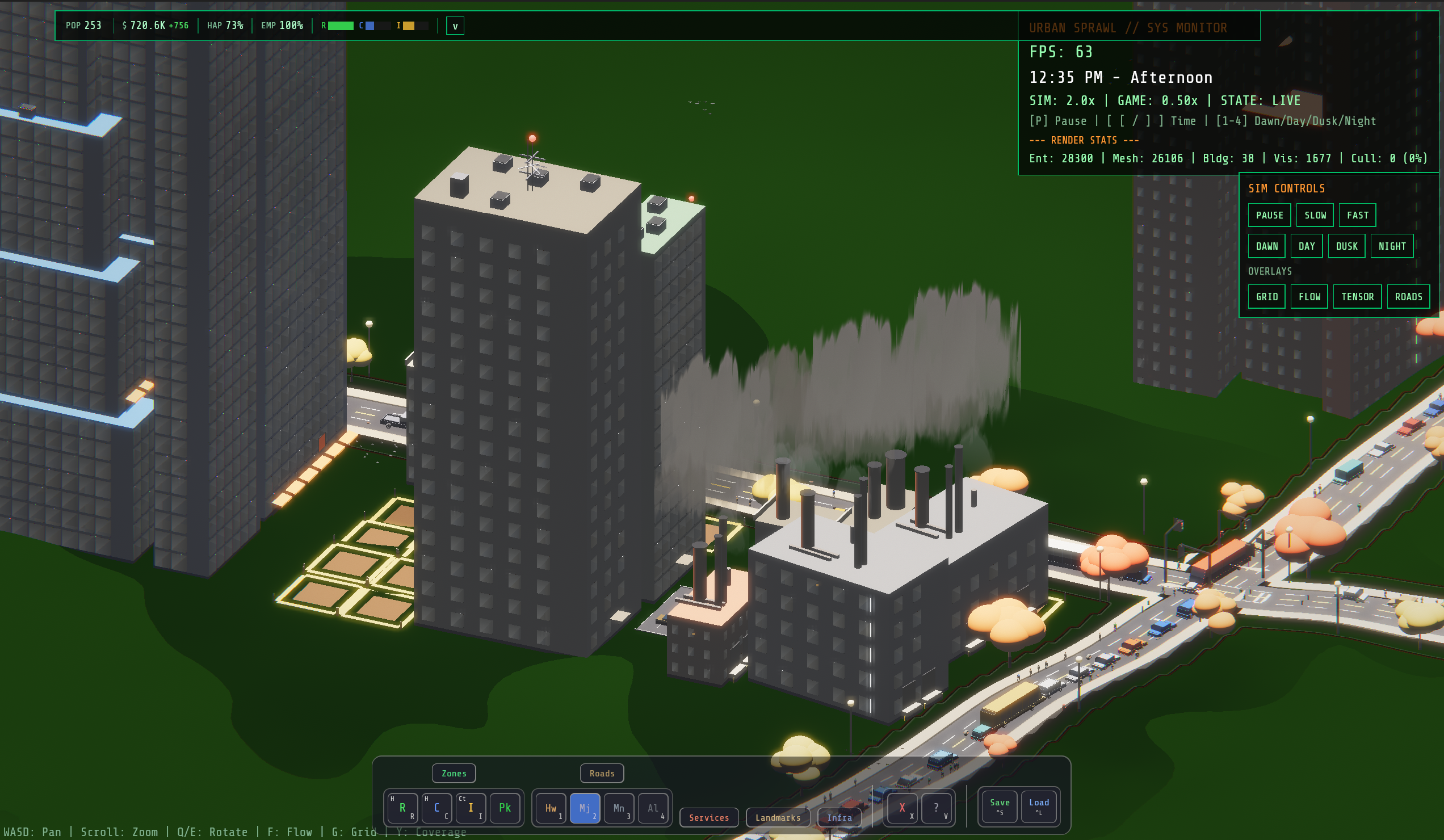Viewport: 1444px width, 840px height.
Task: Switch to the Landmarks tab
Action: tap(778, 818)
